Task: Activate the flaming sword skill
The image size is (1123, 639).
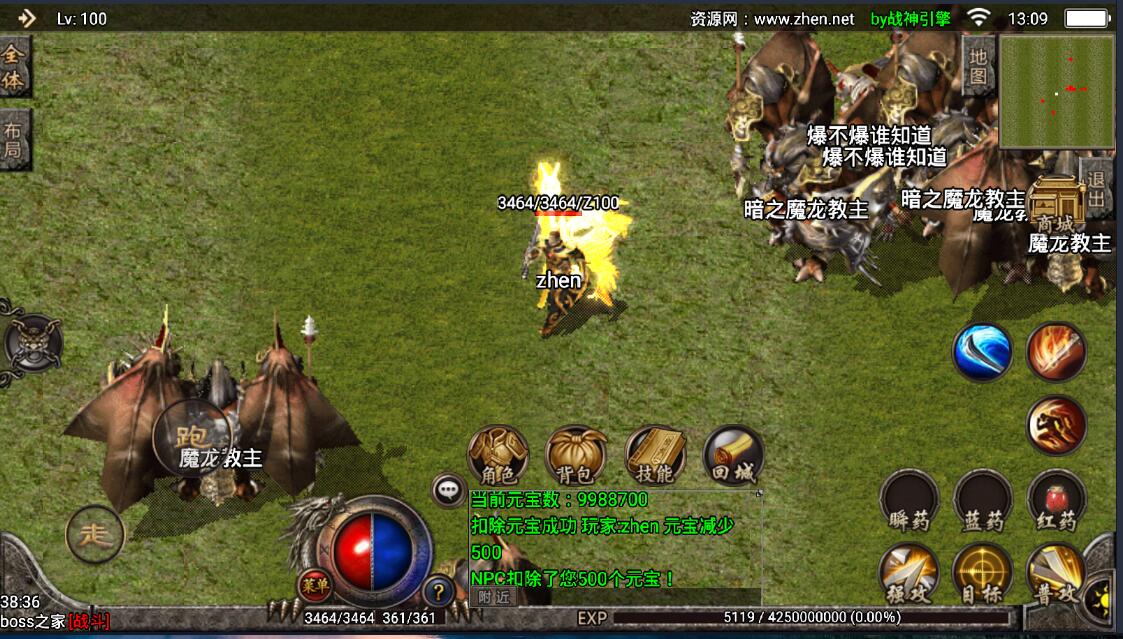Action: pyautogui.click(x=1056, y=352)
